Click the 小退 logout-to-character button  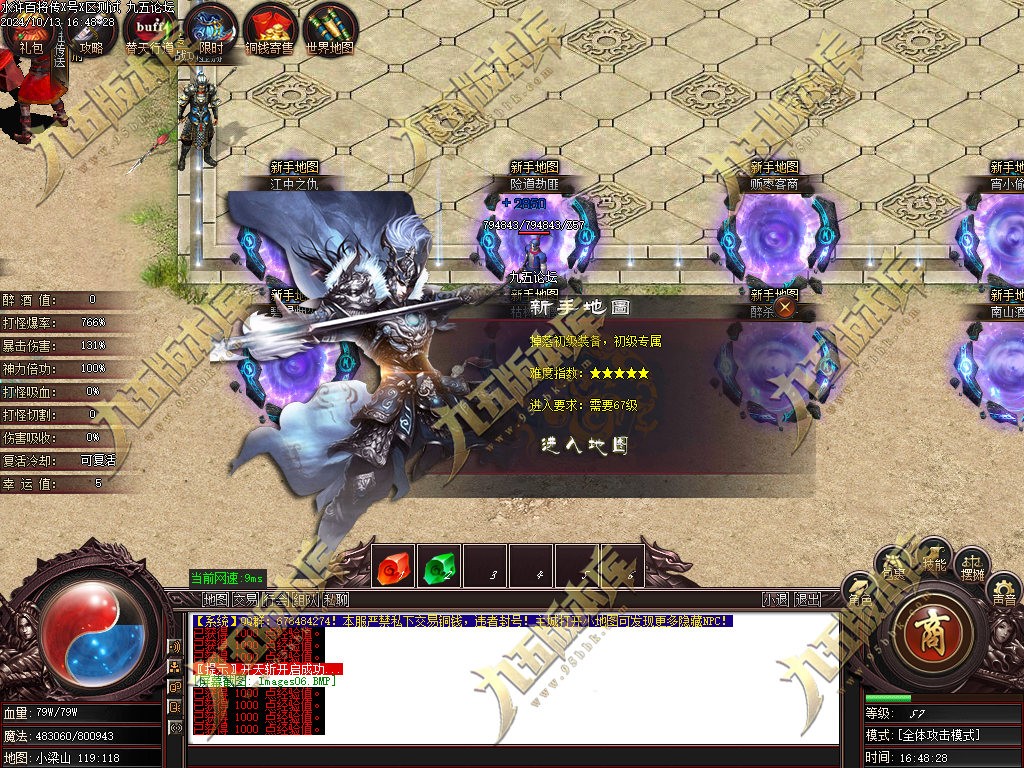tap(775, 600)
